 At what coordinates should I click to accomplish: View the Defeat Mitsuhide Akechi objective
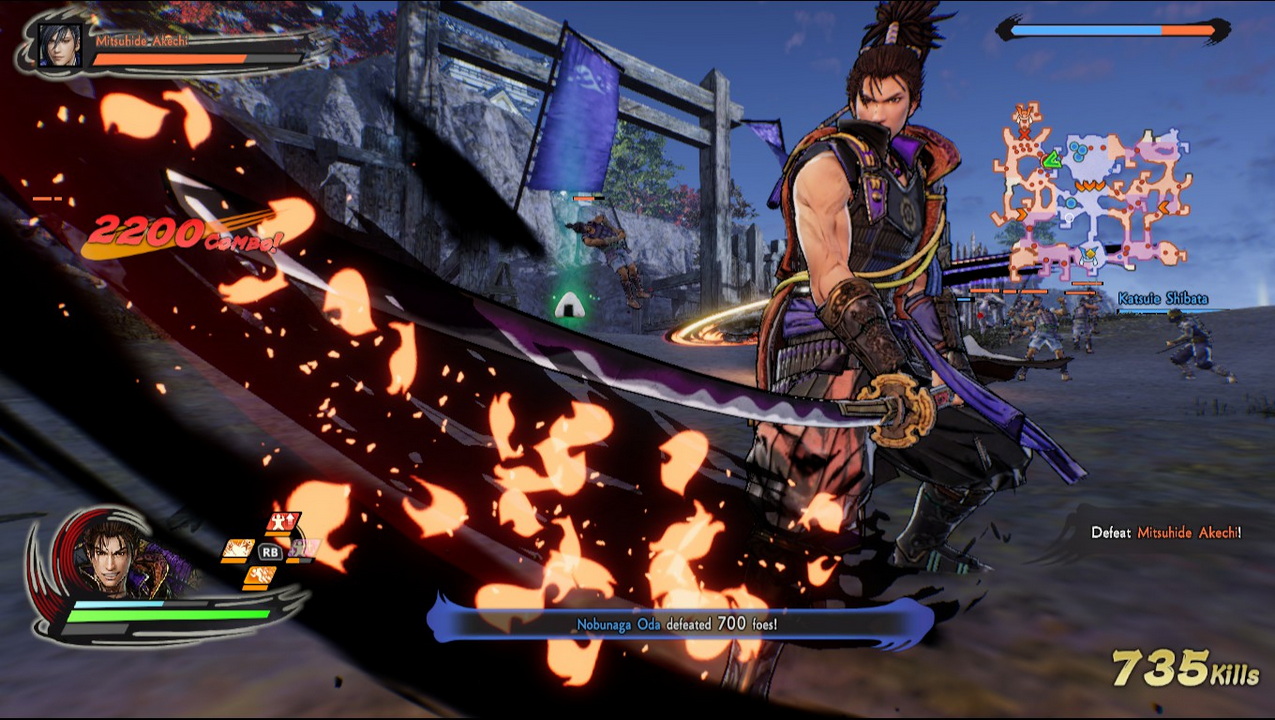point(1165,533)
